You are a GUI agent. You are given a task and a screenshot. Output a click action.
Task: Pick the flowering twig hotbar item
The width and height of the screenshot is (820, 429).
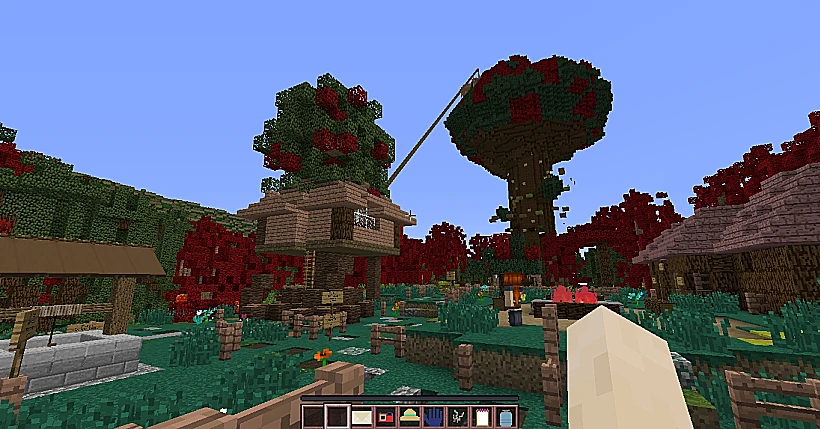click(x=457, y=415)
